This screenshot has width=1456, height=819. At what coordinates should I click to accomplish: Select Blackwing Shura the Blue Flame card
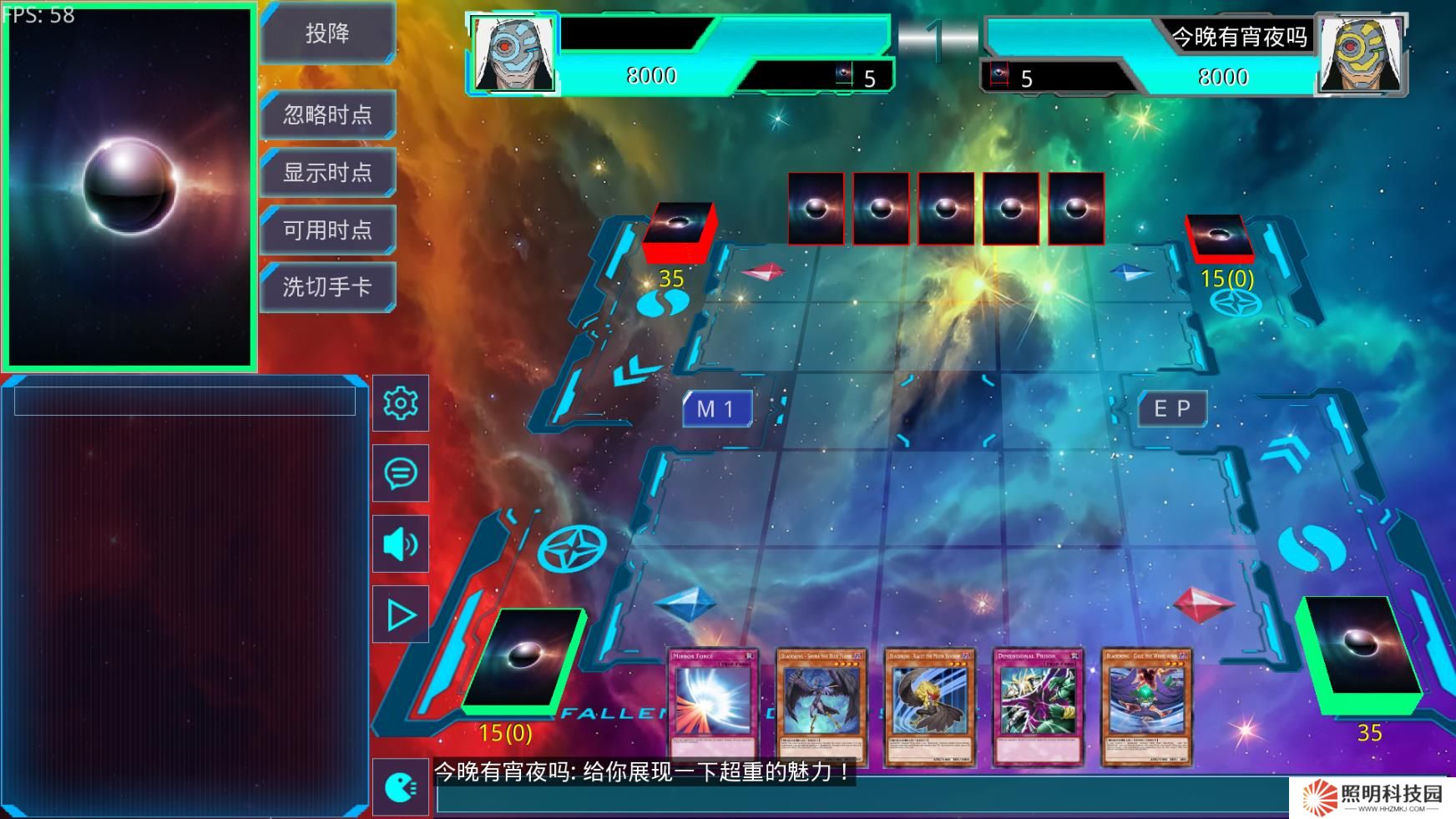tap(822, 707)
